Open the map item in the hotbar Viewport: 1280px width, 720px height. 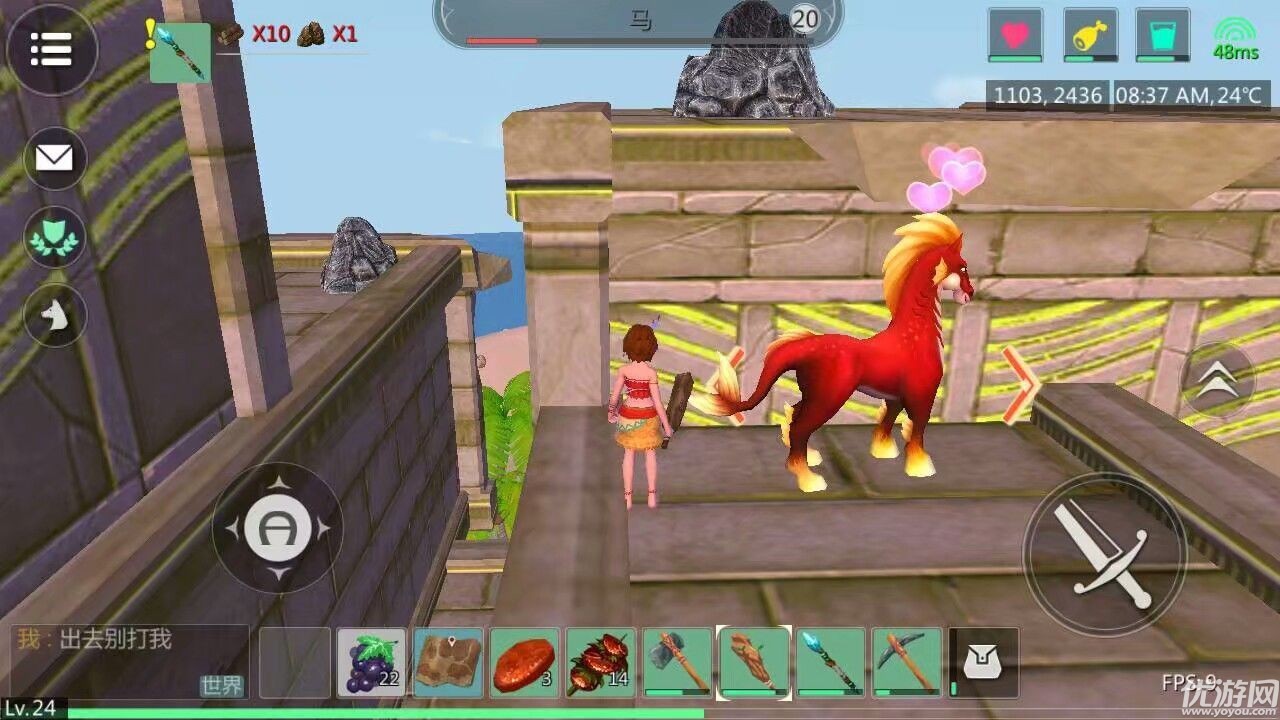click(x=448, y=662)
